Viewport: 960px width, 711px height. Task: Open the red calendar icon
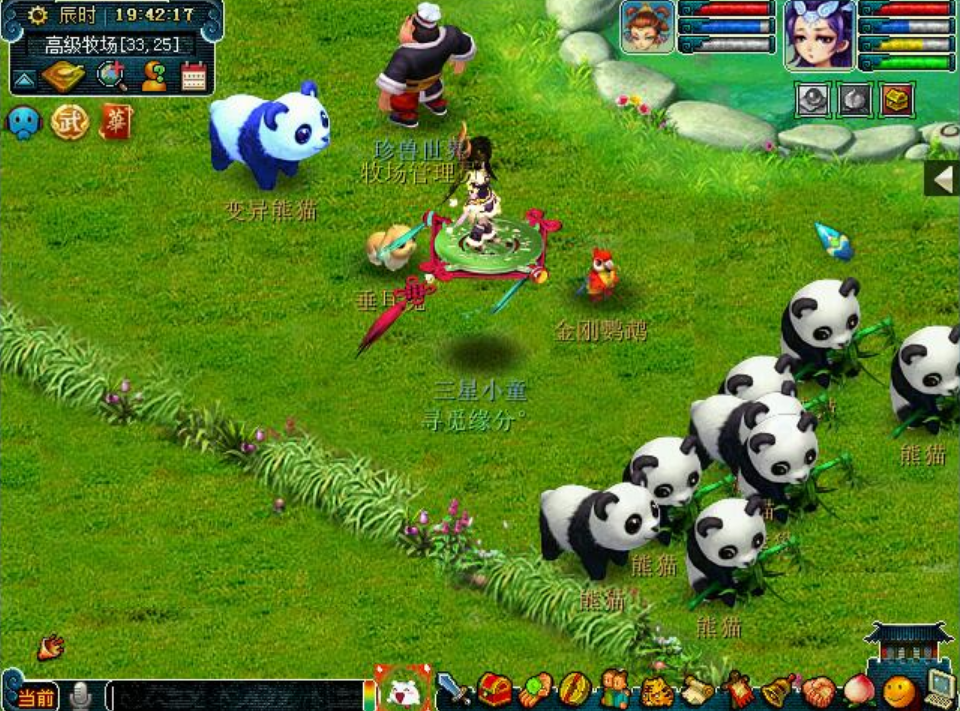pyautogui.click(x=193, y=76)
